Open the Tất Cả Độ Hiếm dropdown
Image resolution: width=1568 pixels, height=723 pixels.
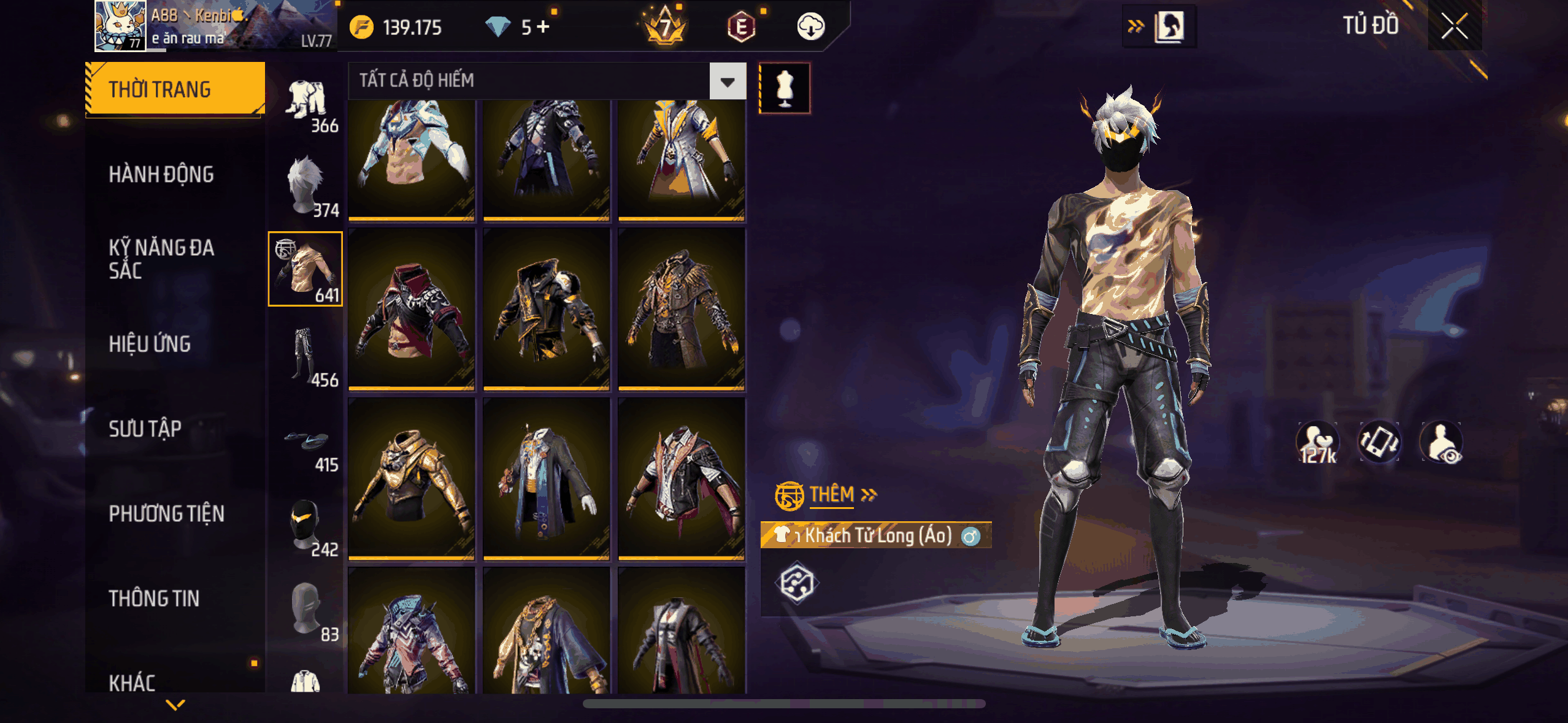coord(728,81)
